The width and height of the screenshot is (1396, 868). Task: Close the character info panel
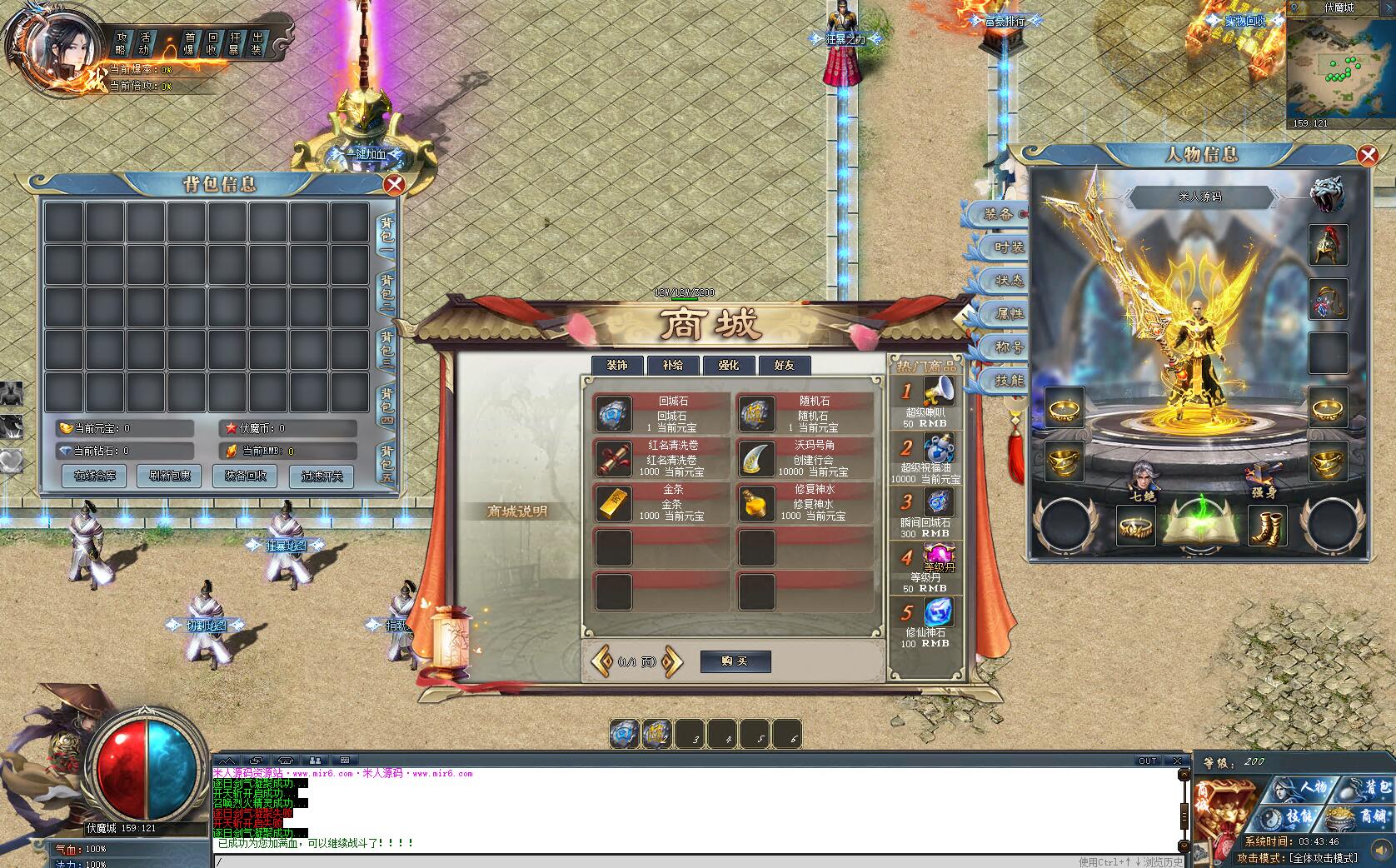[x=1367, y=155]
